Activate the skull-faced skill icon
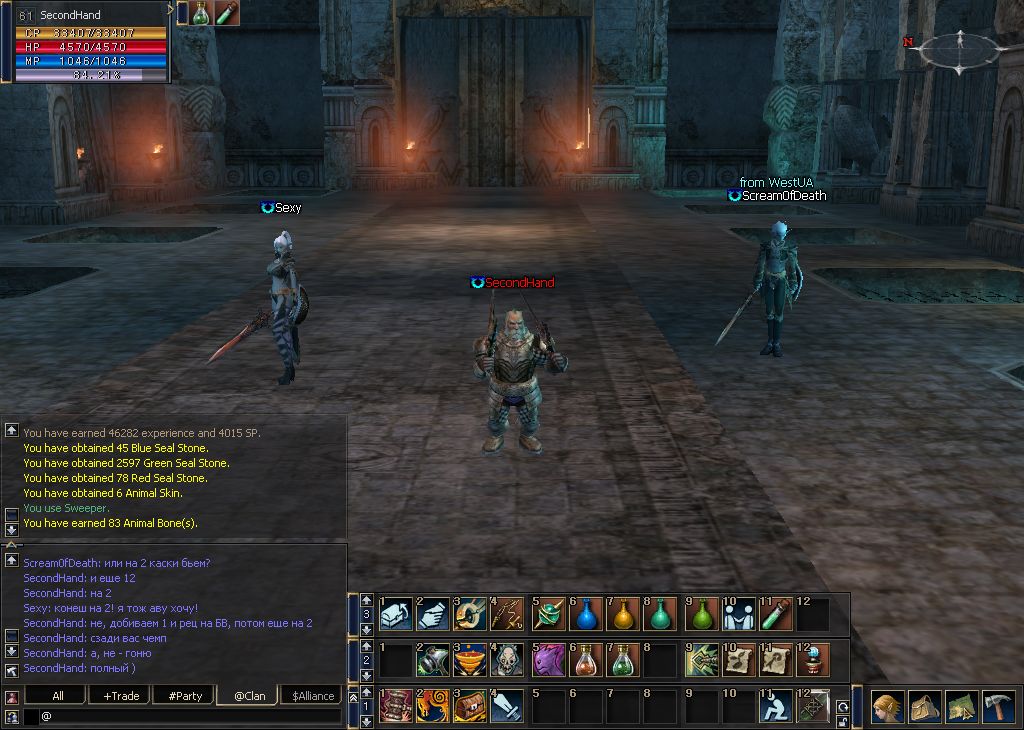Screen dimensions: 1024x730 [x=508, y=660]
